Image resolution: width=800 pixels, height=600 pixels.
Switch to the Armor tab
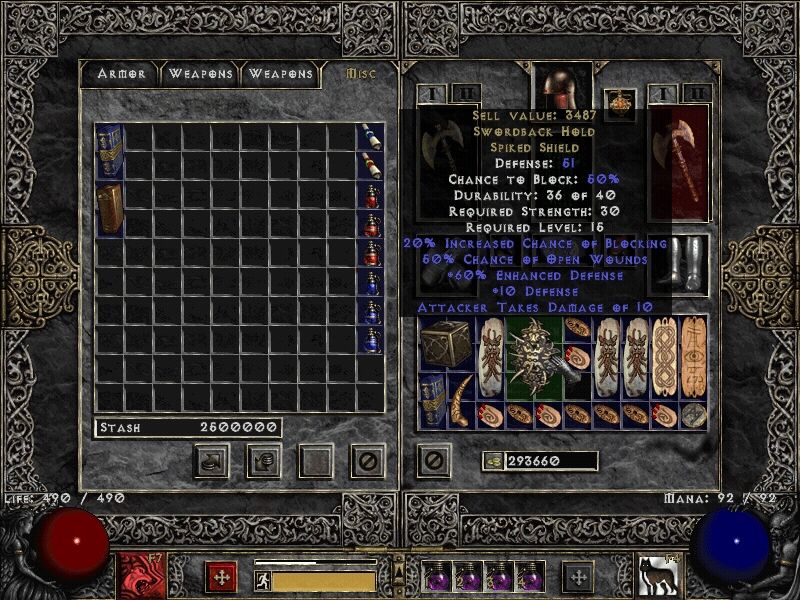(x=122, y=73)
